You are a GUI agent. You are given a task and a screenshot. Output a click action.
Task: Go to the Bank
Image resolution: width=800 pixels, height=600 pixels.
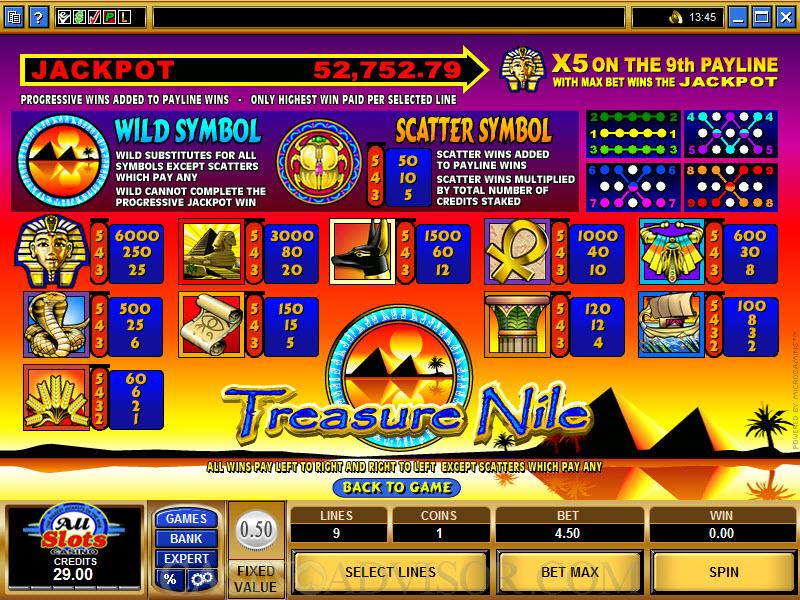coord(186,539)
